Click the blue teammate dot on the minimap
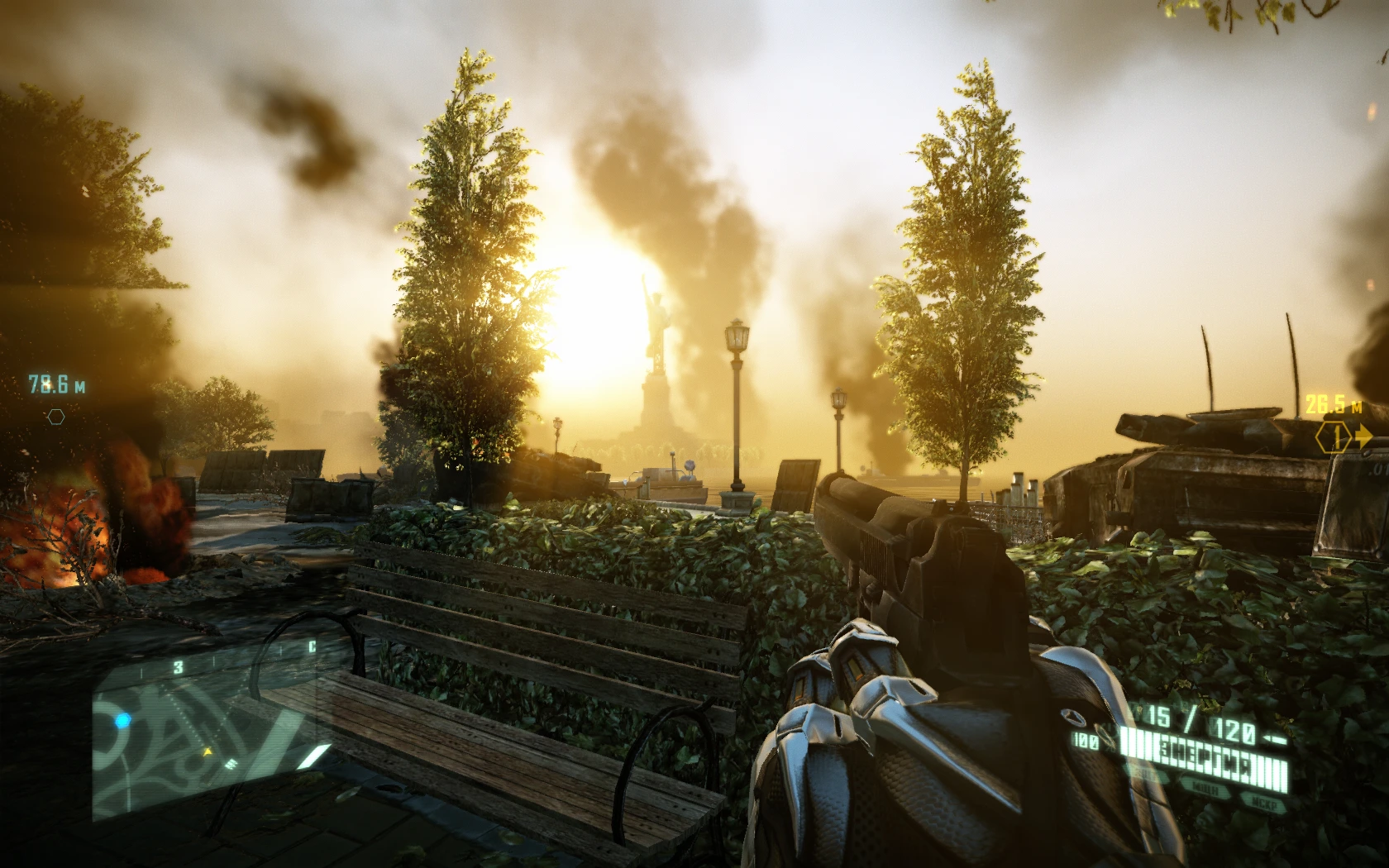Screen dimensions: 1389x868 (123, 719)
